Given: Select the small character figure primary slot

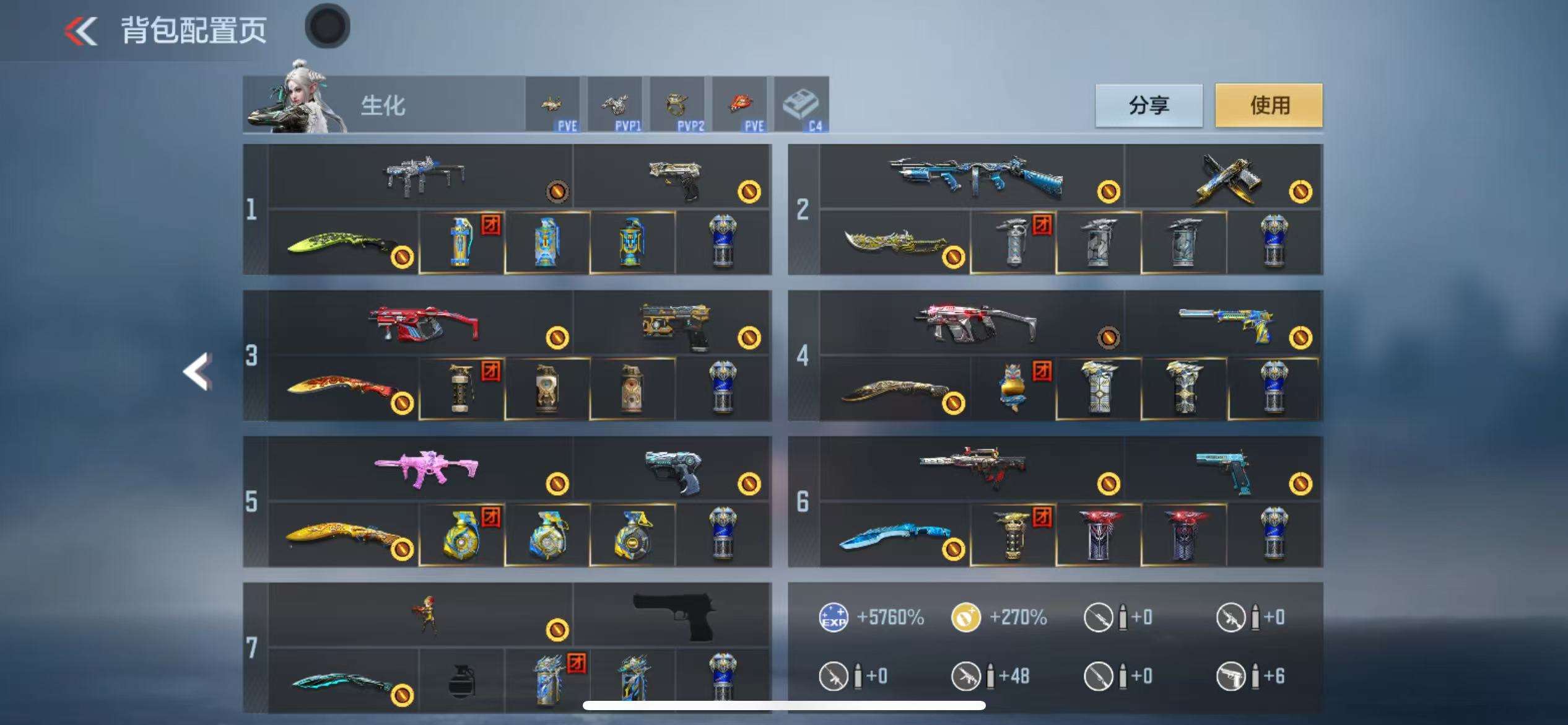Looking at the screenshot, I should [x=426, y=614].
